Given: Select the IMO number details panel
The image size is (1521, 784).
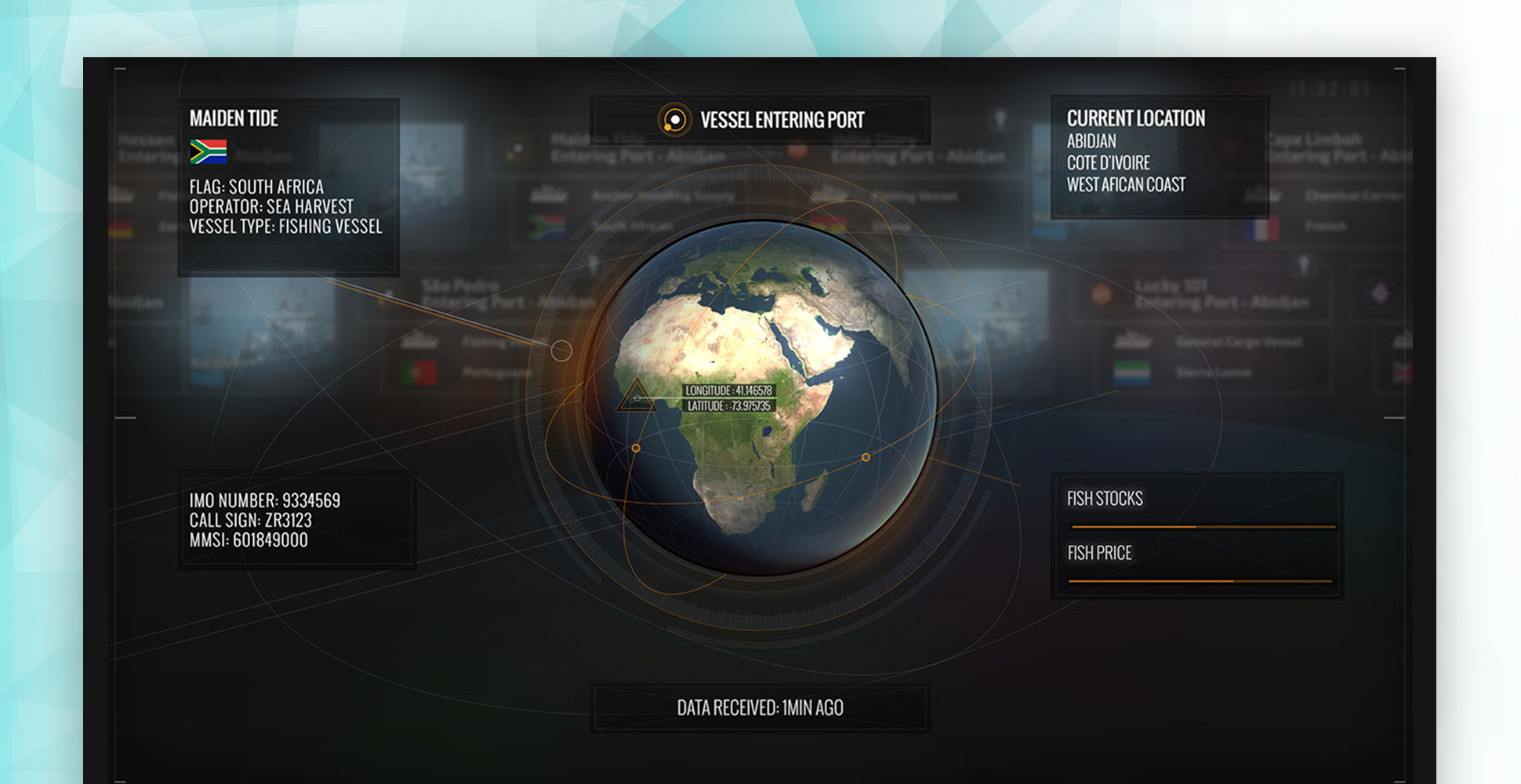Looking at the screenshot, I should pyautogui.click(x=296, y=520).
